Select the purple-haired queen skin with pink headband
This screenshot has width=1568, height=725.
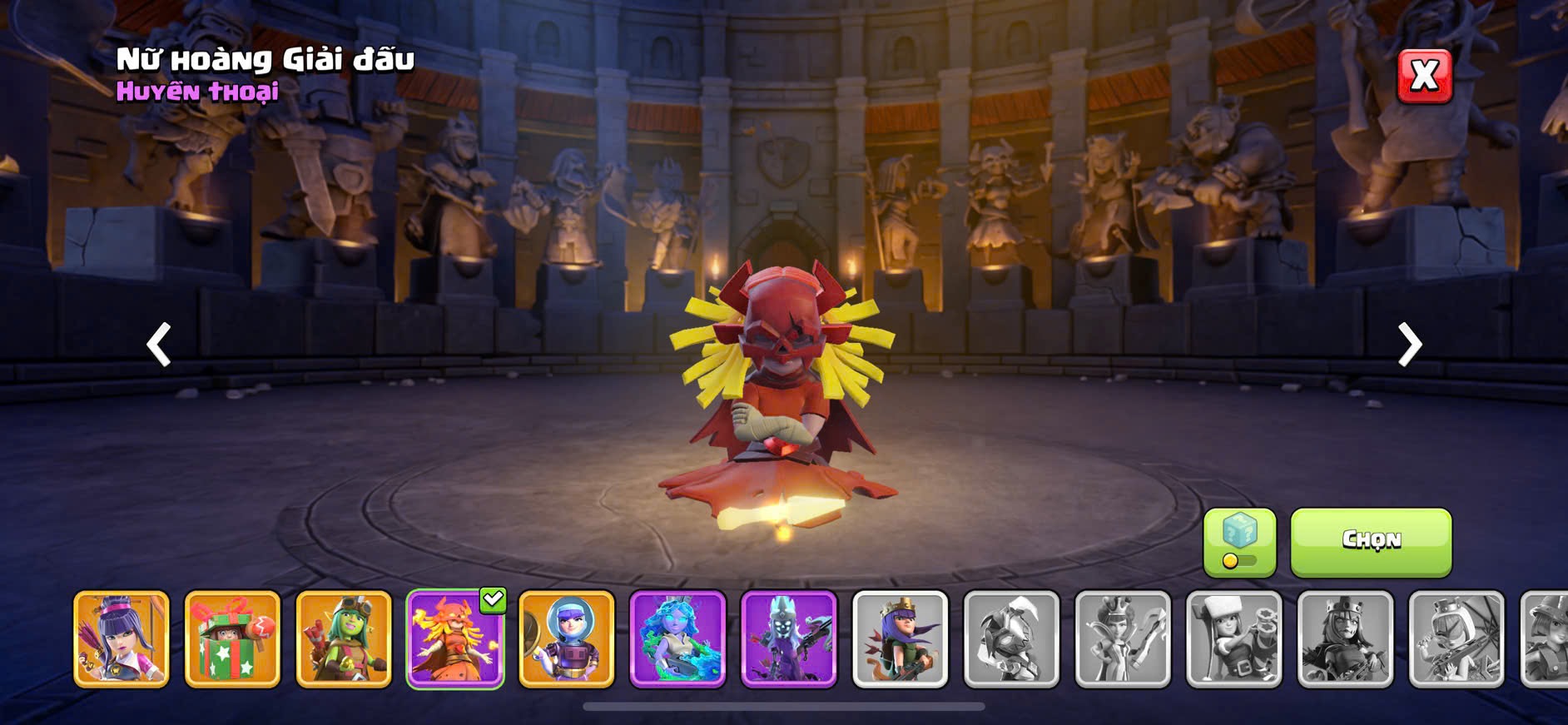pyautogui.click(x=122, y=639)
